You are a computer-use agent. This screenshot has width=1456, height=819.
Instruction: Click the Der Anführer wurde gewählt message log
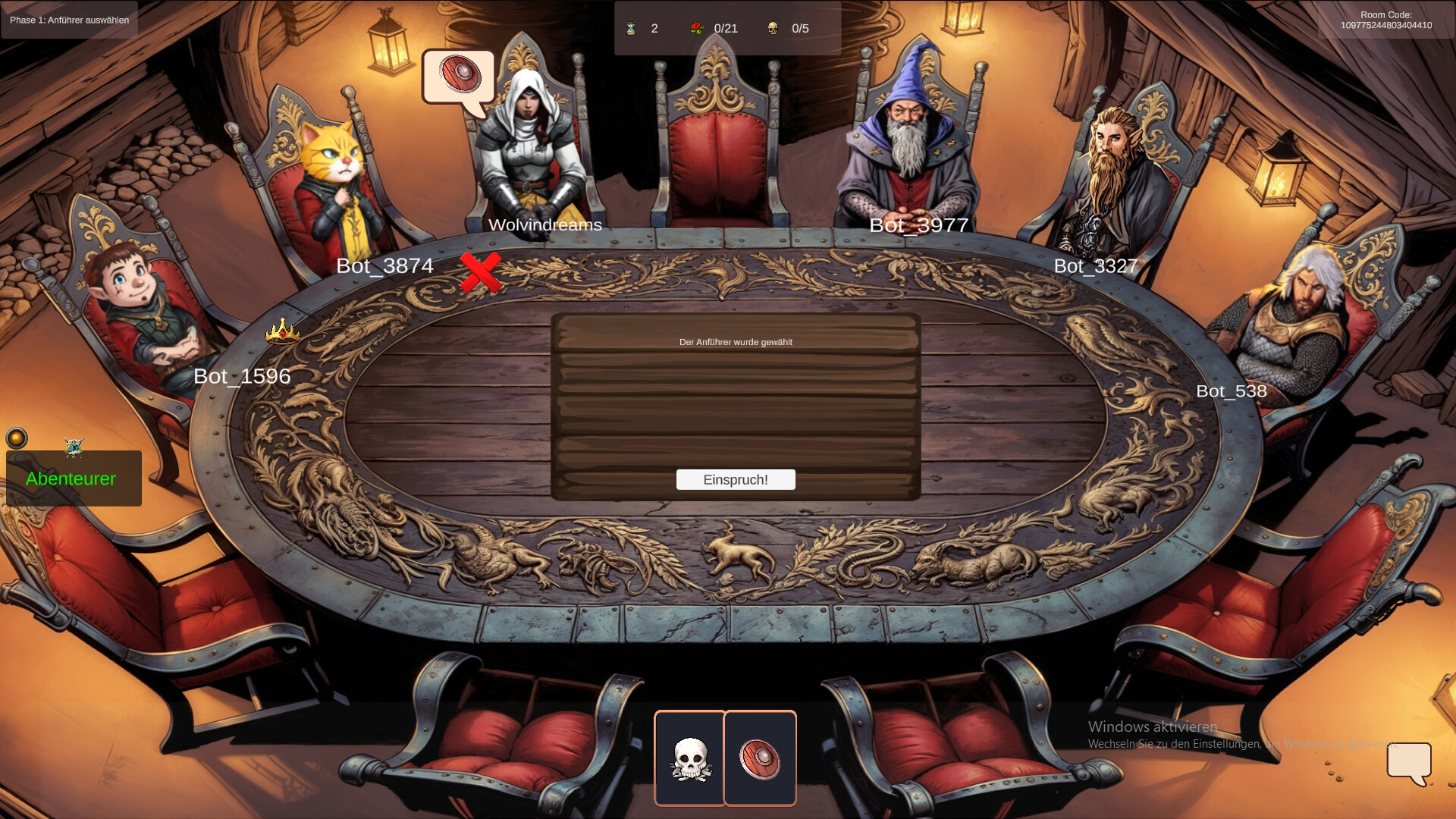(x=736, y=342)
